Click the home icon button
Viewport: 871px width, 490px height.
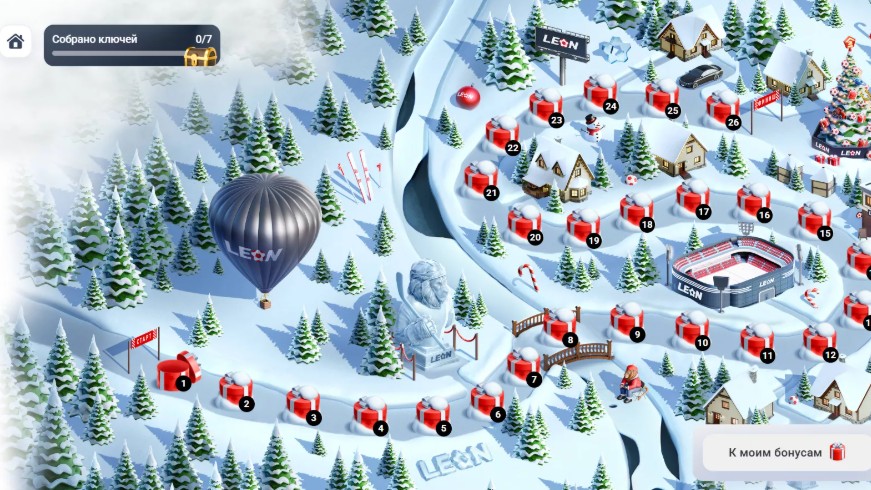click(15, 42)
